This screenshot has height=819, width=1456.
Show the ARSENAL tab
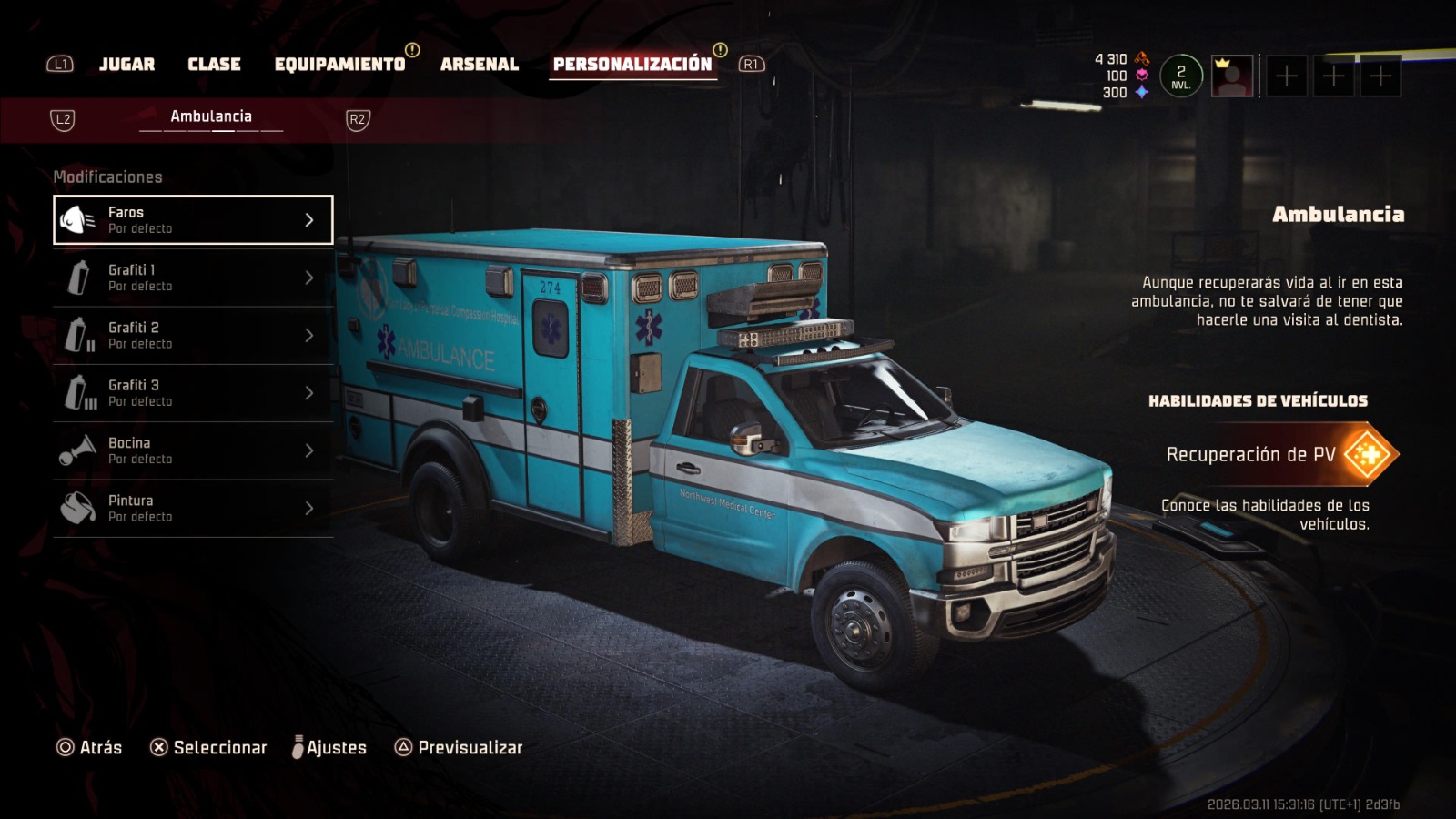coord(480,64)
